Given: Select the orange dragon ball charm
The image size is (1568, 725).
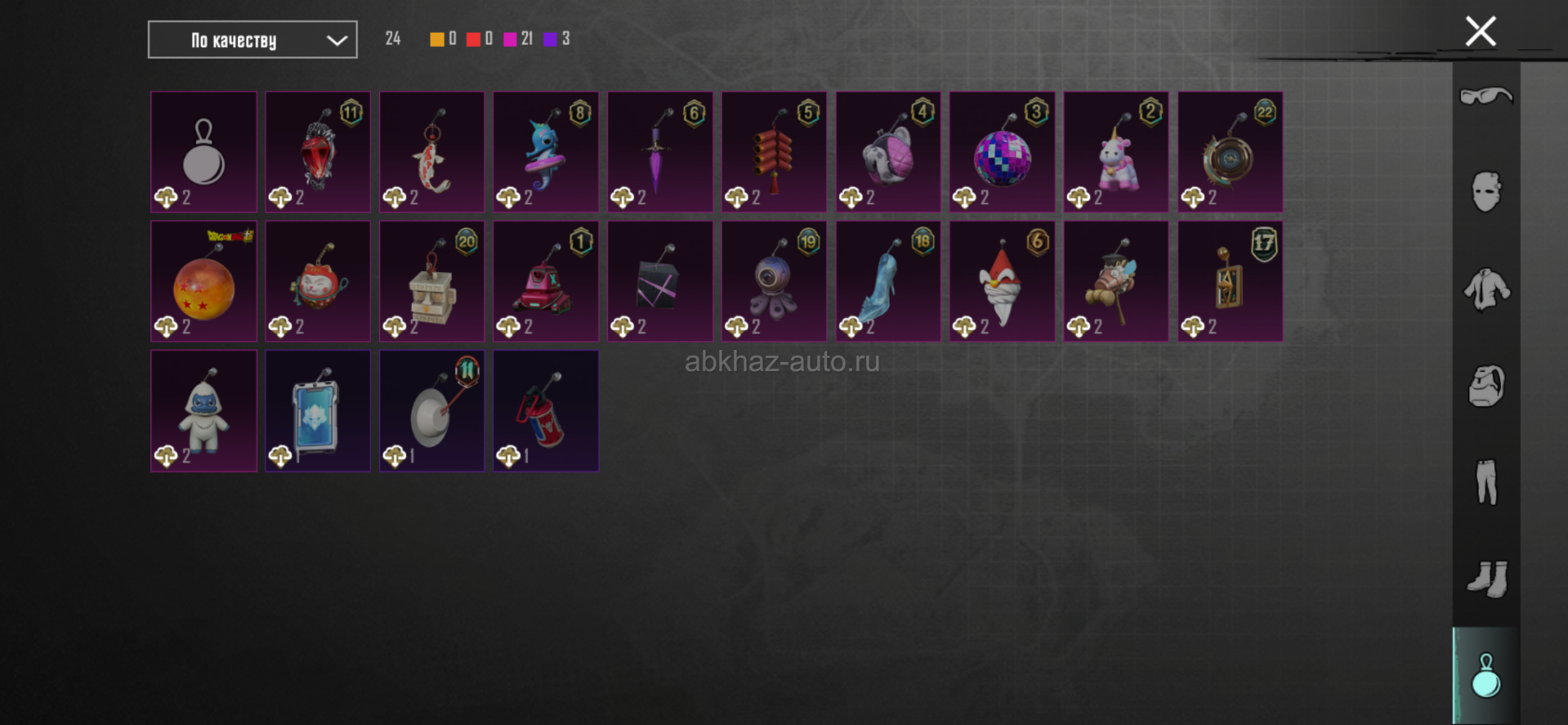Looking at the screenshot, I should tap(203, 282).
